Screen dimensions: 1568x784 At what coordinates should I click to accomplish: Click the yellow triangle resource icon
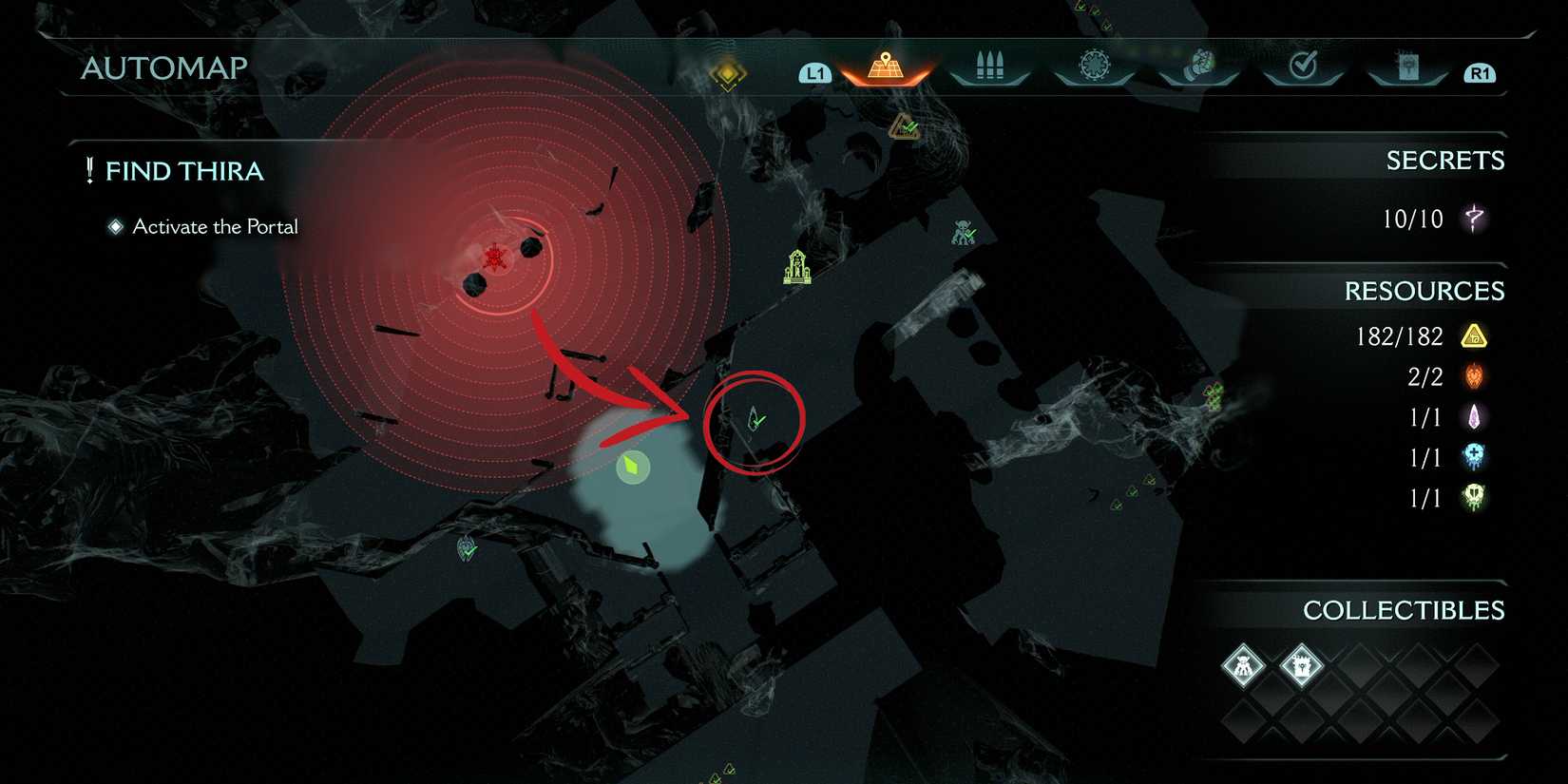tap(1476, 335)
